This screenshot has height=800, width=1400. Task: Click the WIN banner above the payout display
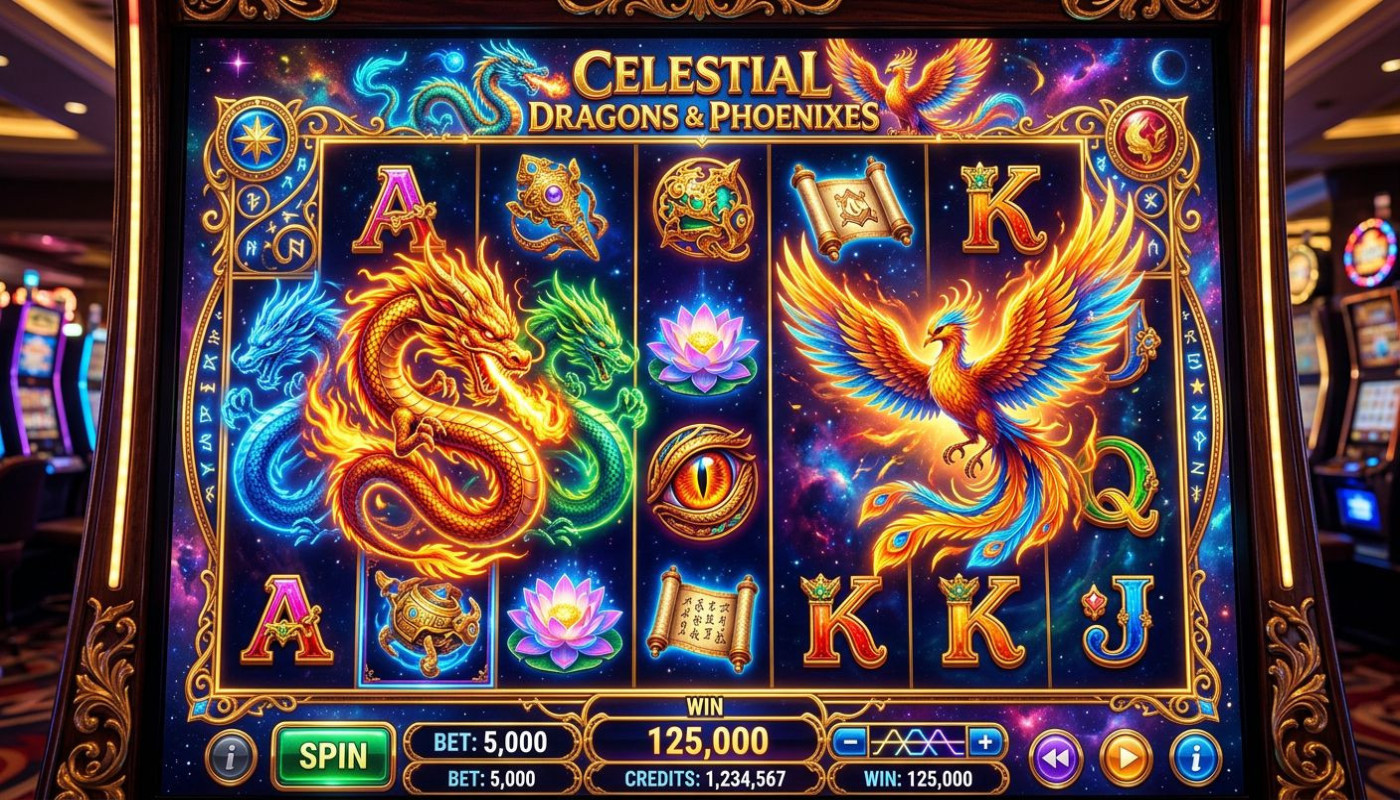[x=705, y=706]
